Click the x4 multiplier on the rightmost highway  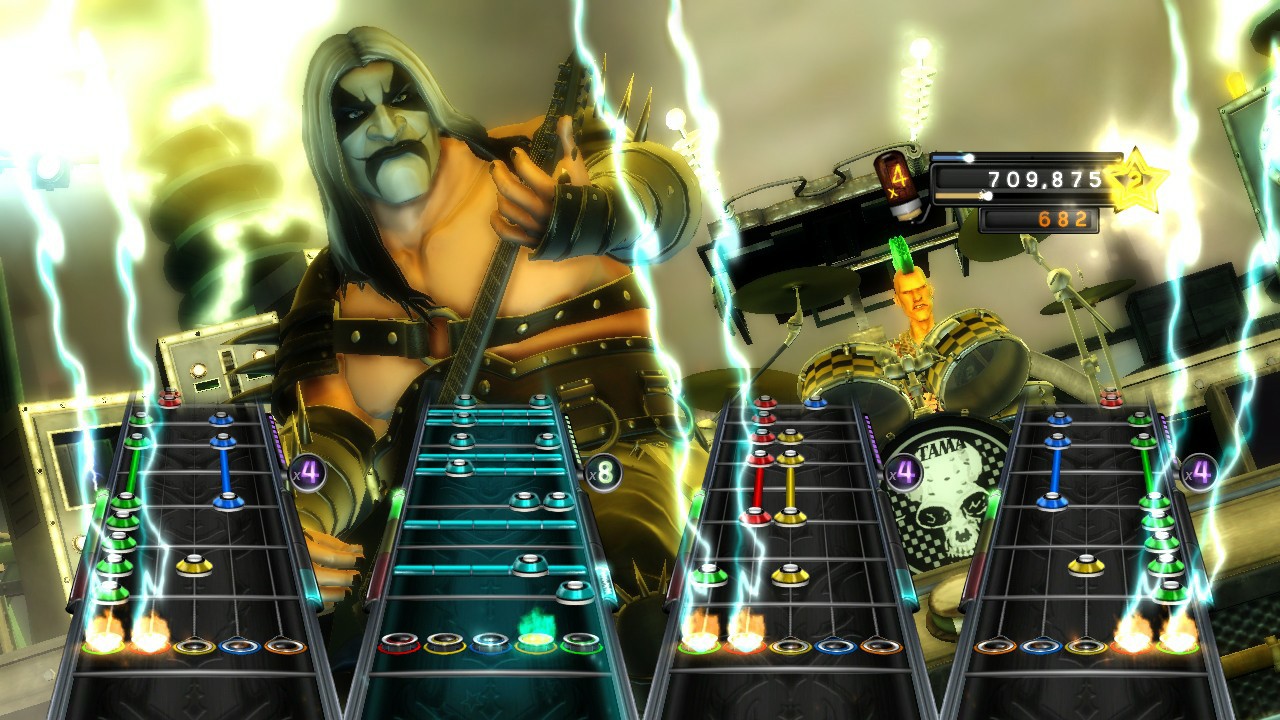click(1198, 470)
